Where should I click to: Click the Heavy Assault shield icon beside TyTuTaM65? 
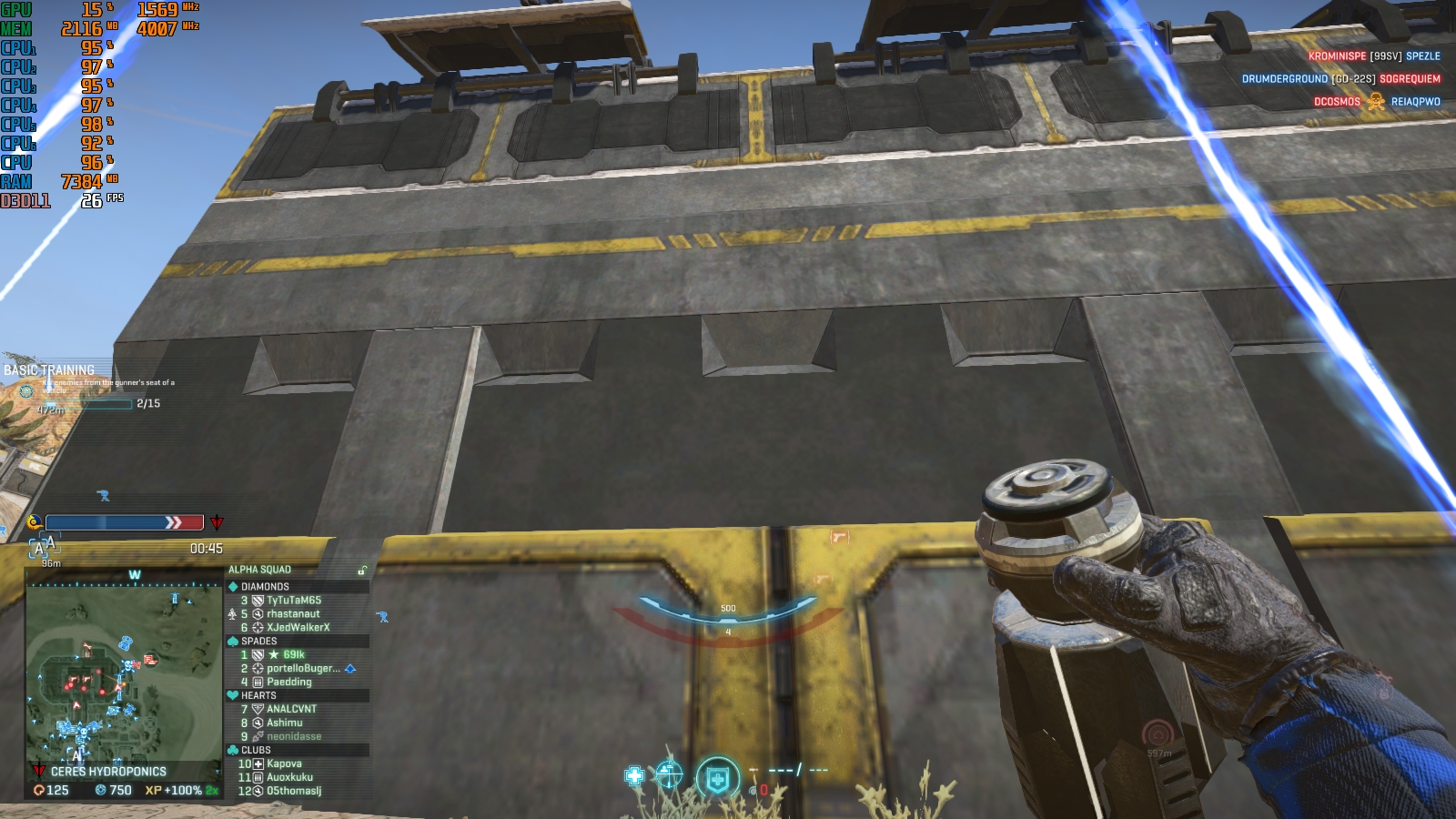click(x=258, y=600)
